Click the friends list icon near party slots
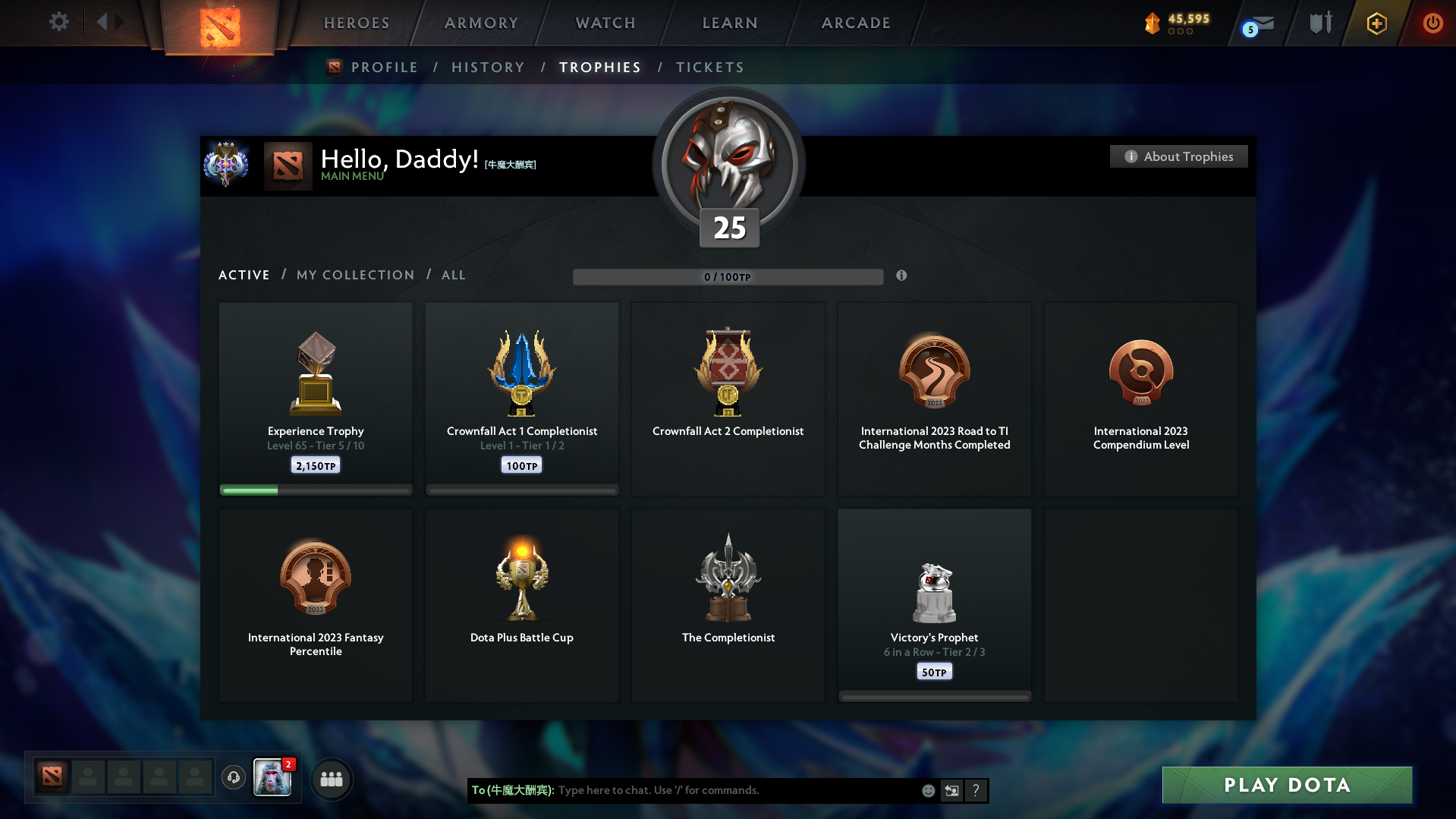 (332, 779)
